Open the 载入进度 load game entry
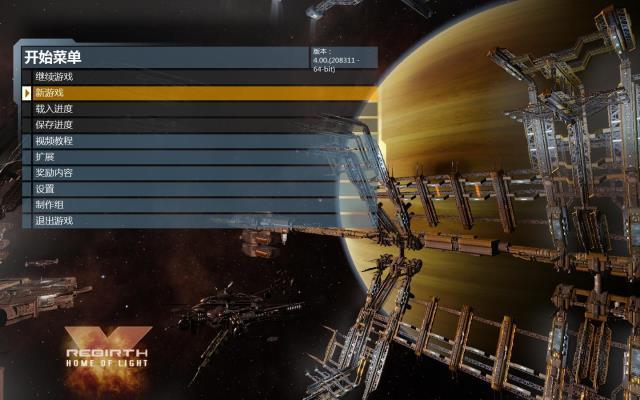 (54, 109)
